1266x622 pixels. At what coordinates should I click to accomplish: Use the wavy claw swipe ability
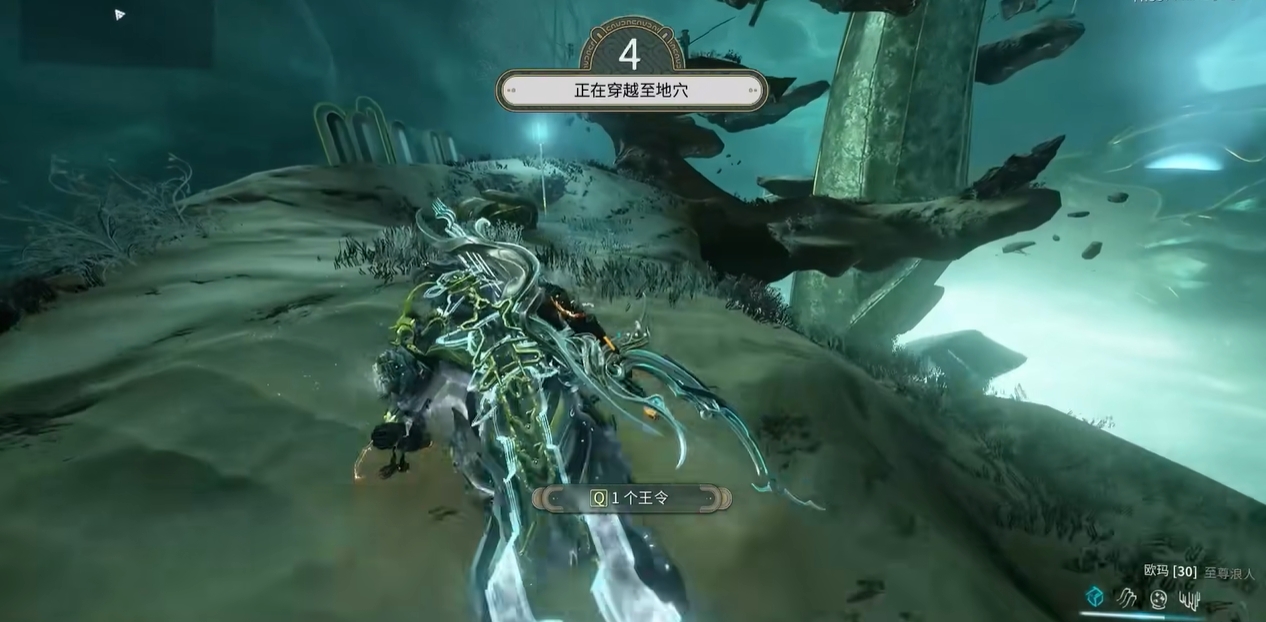tap(1127, 598)
